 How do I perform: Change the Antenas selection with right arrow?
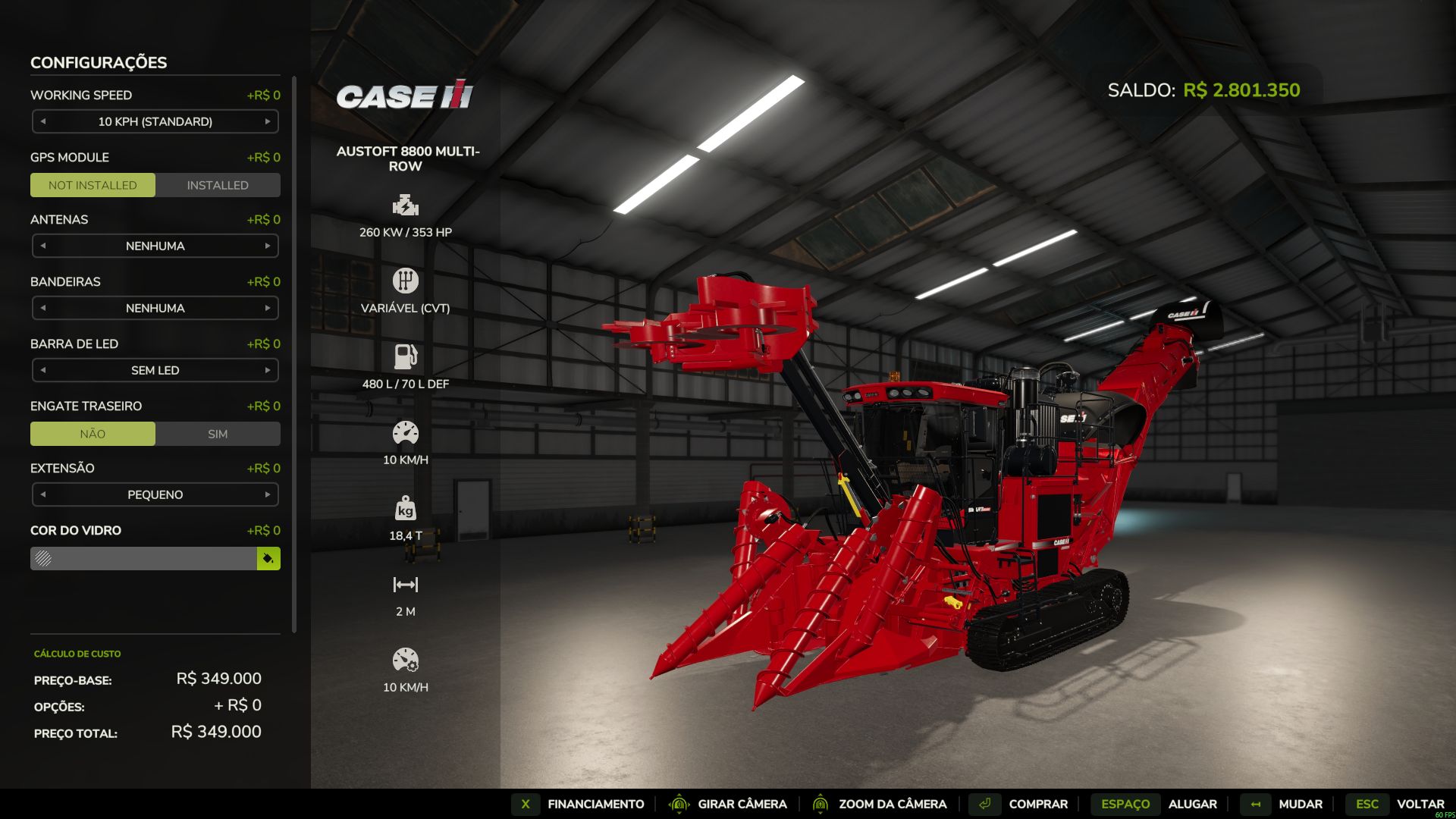268,246
